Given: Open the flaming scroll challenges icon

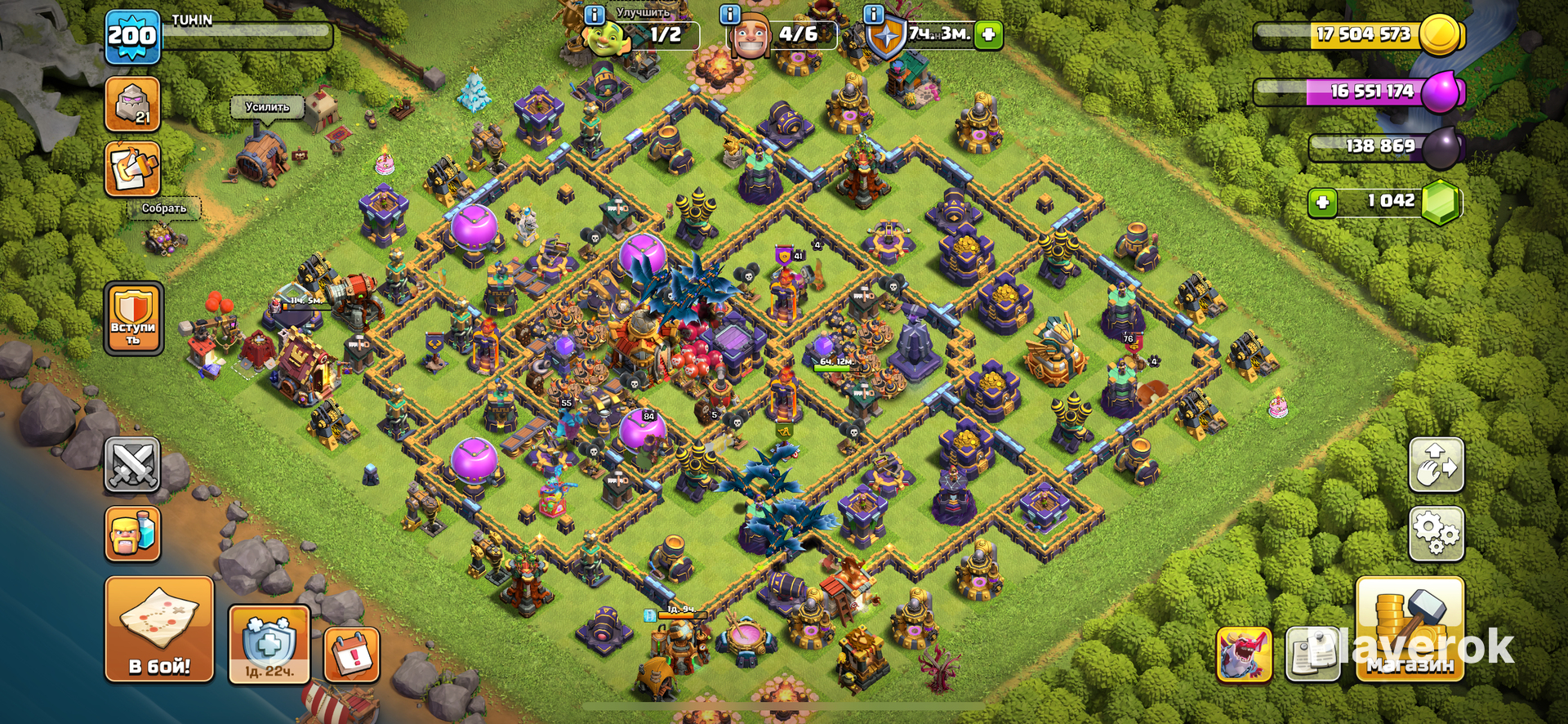Looking at the screenshot, I should [x=132, y=169].
